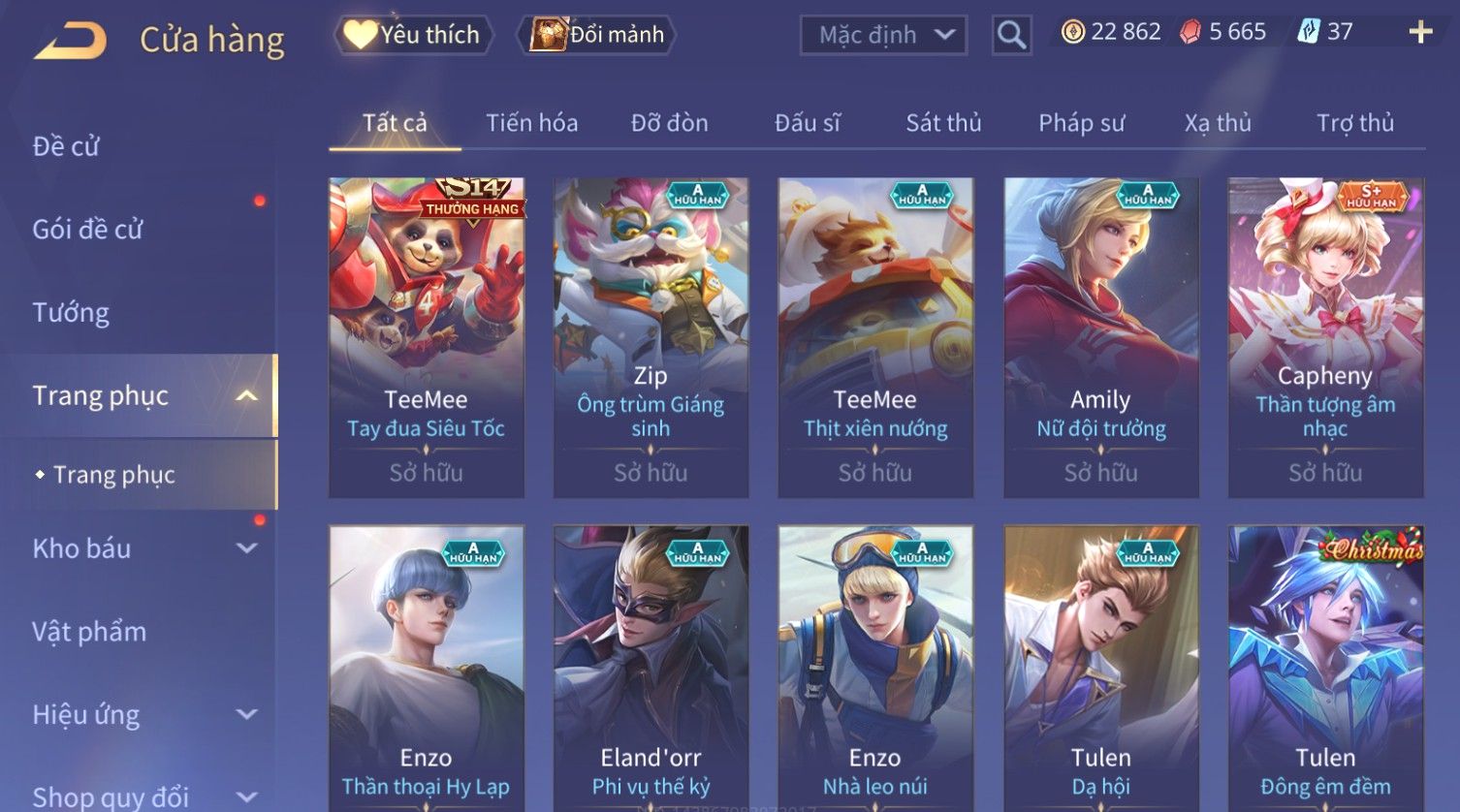
Task: Select the Sát thủ tab
Action: (943, 123)
